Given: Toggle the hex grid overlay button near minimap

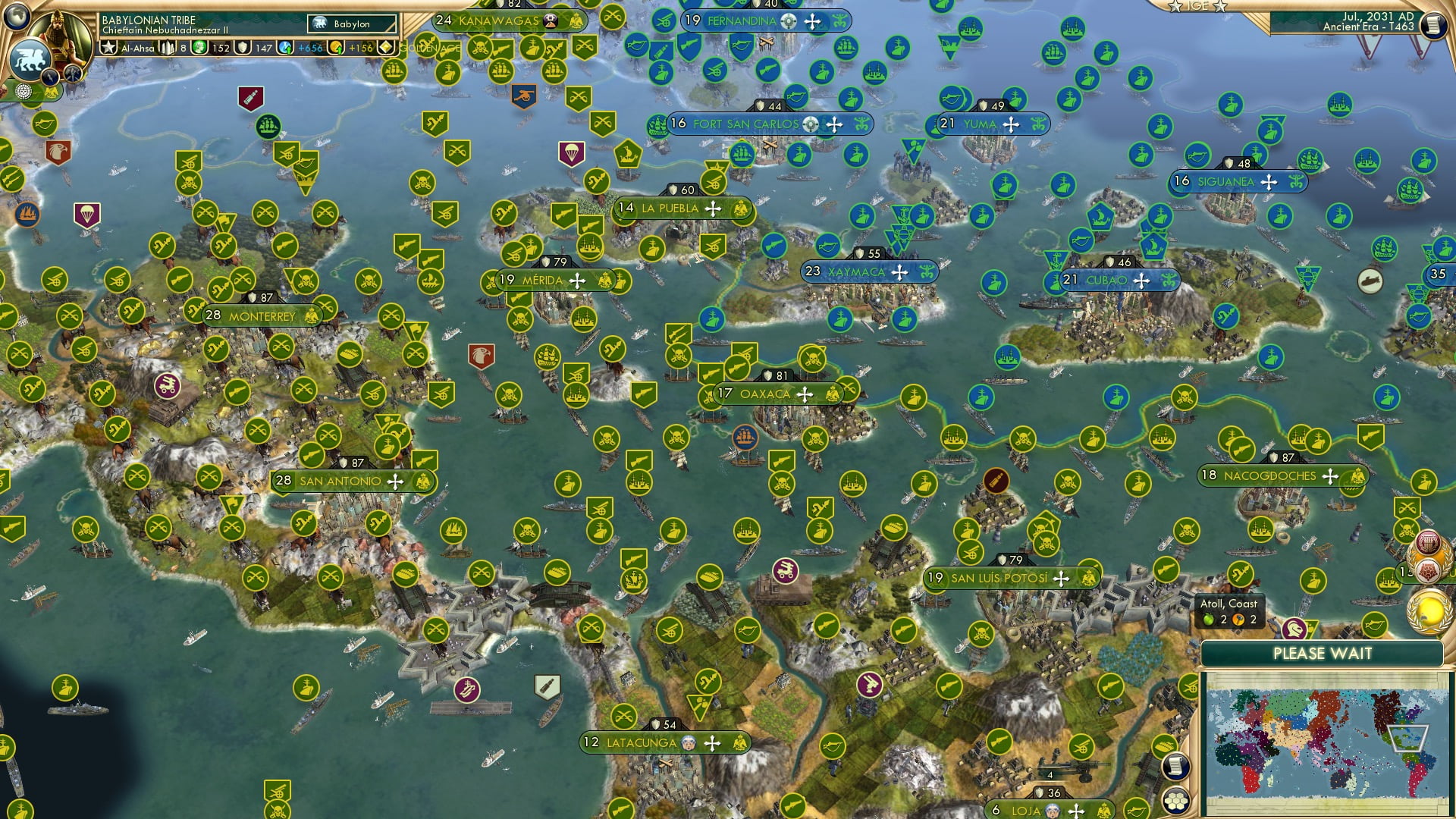Looking at the screenshot, I should [x=1175, y=800].
